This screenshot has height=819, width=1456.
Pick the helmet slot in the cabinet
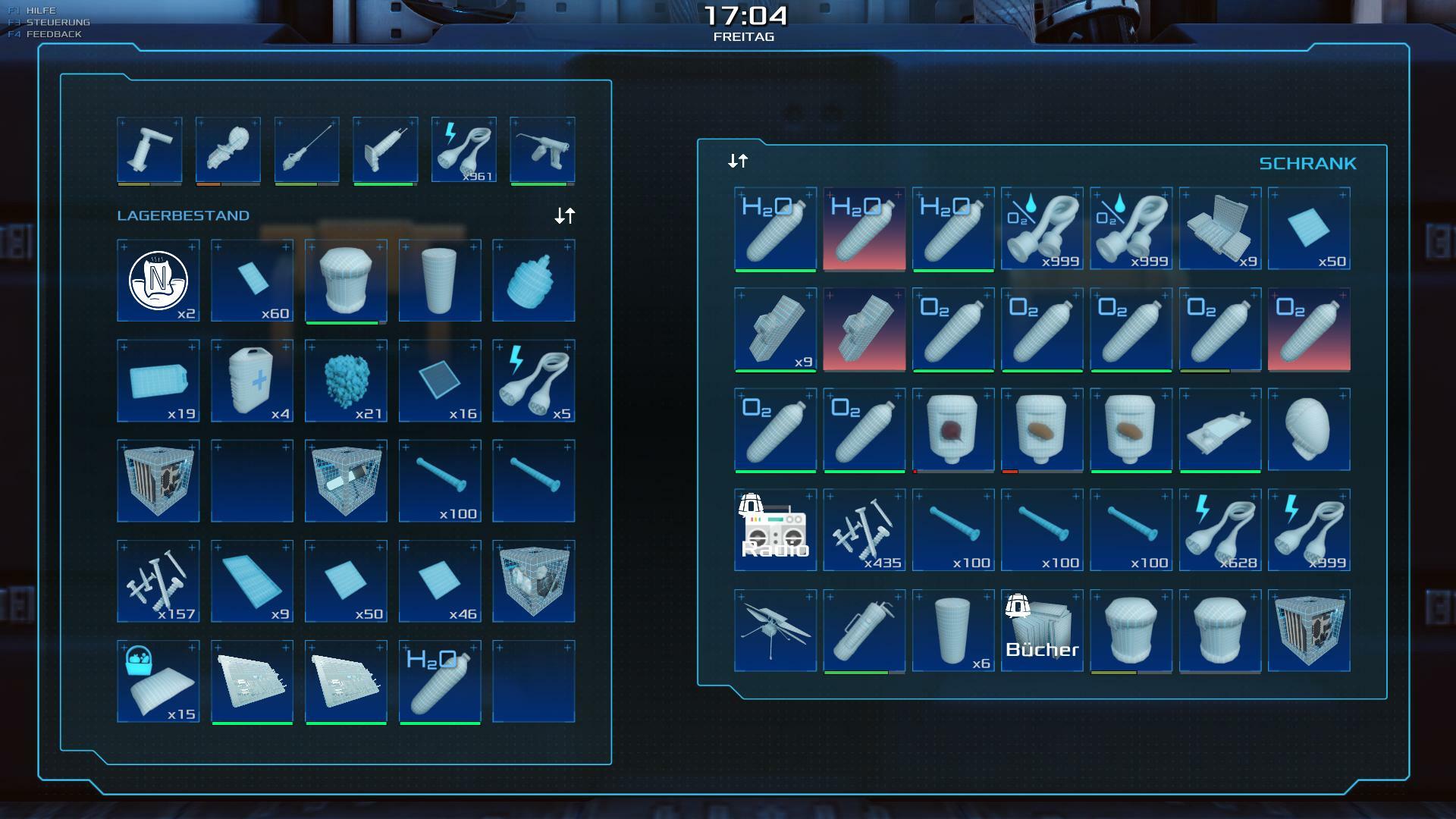point(1308,429)
